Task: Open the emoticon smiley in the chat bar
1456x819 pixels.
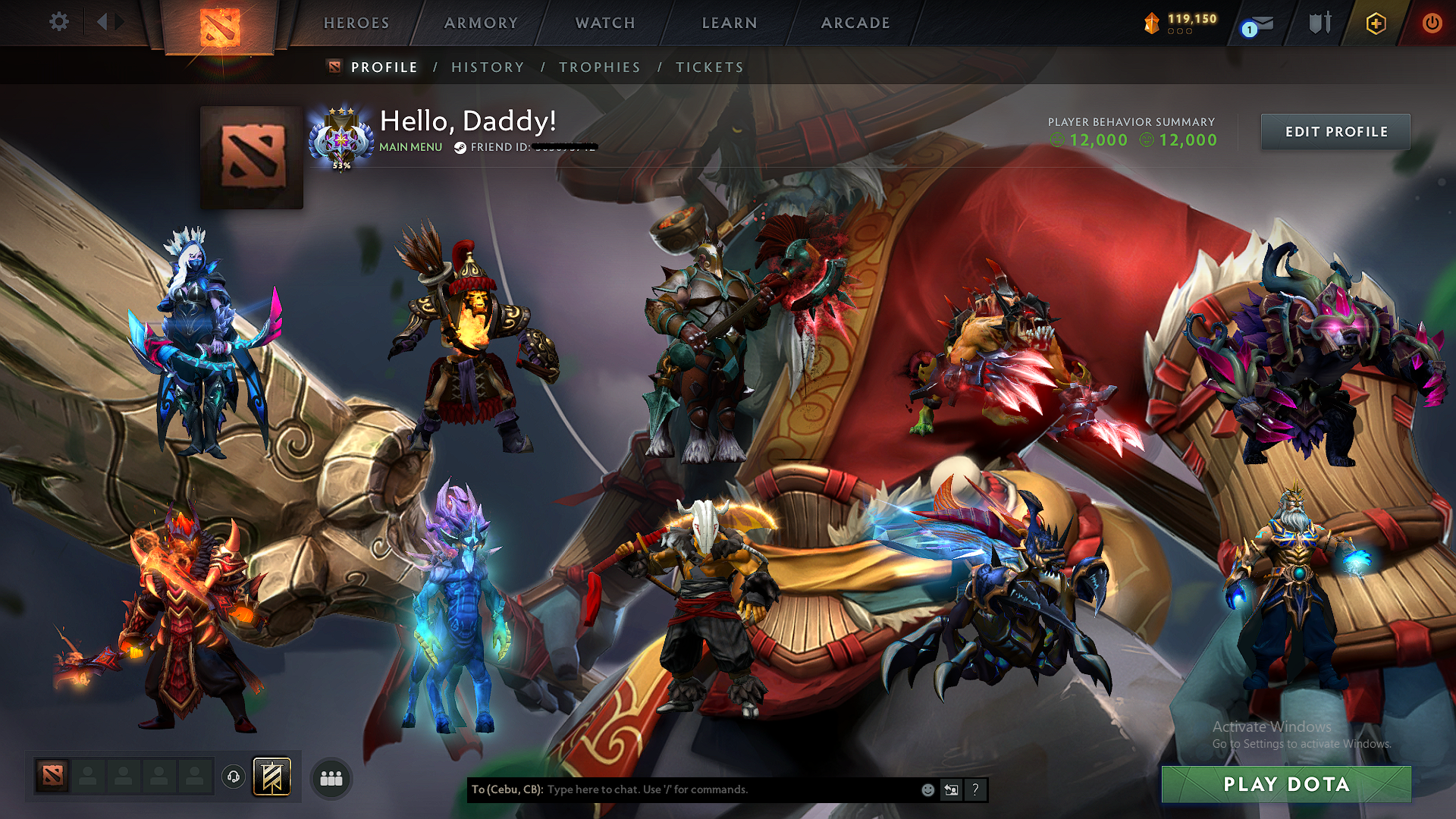Action: (x=927, y=789)
